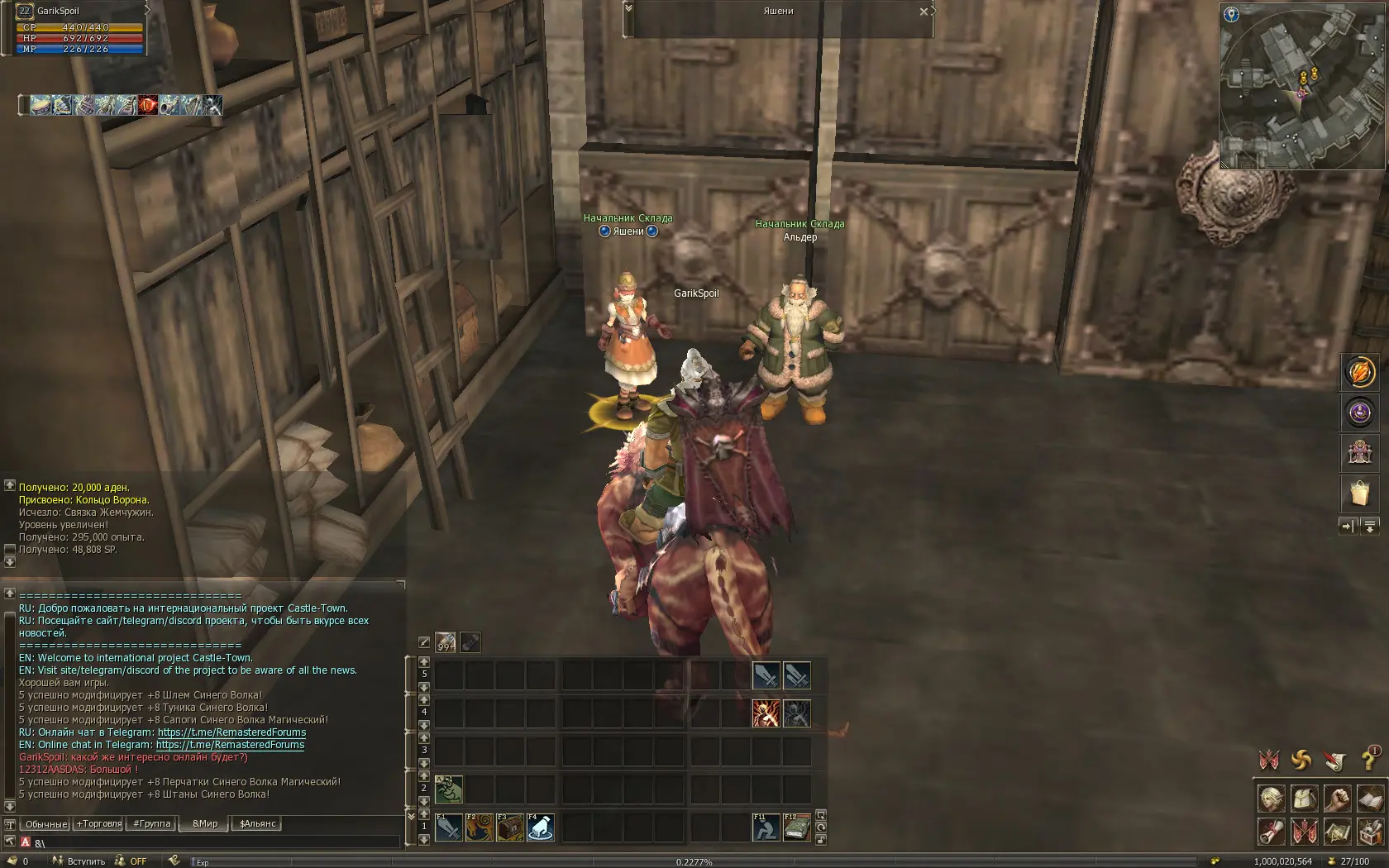Select the +Торговля chat tab
The height and width of the screenshot is (868, 1389).
point(99,823)
